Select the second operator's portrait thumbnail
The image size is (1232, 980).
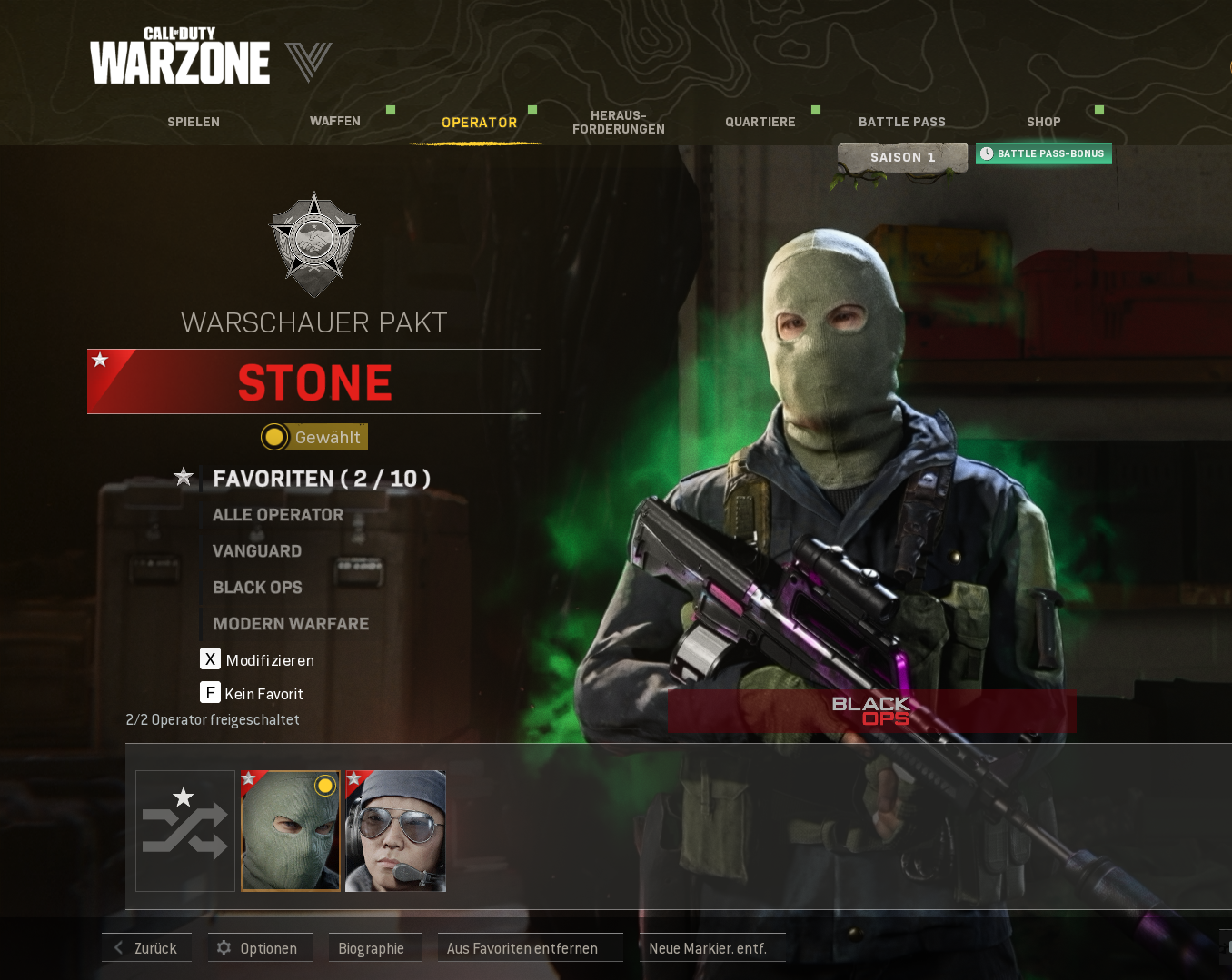(x=395, y=830)
